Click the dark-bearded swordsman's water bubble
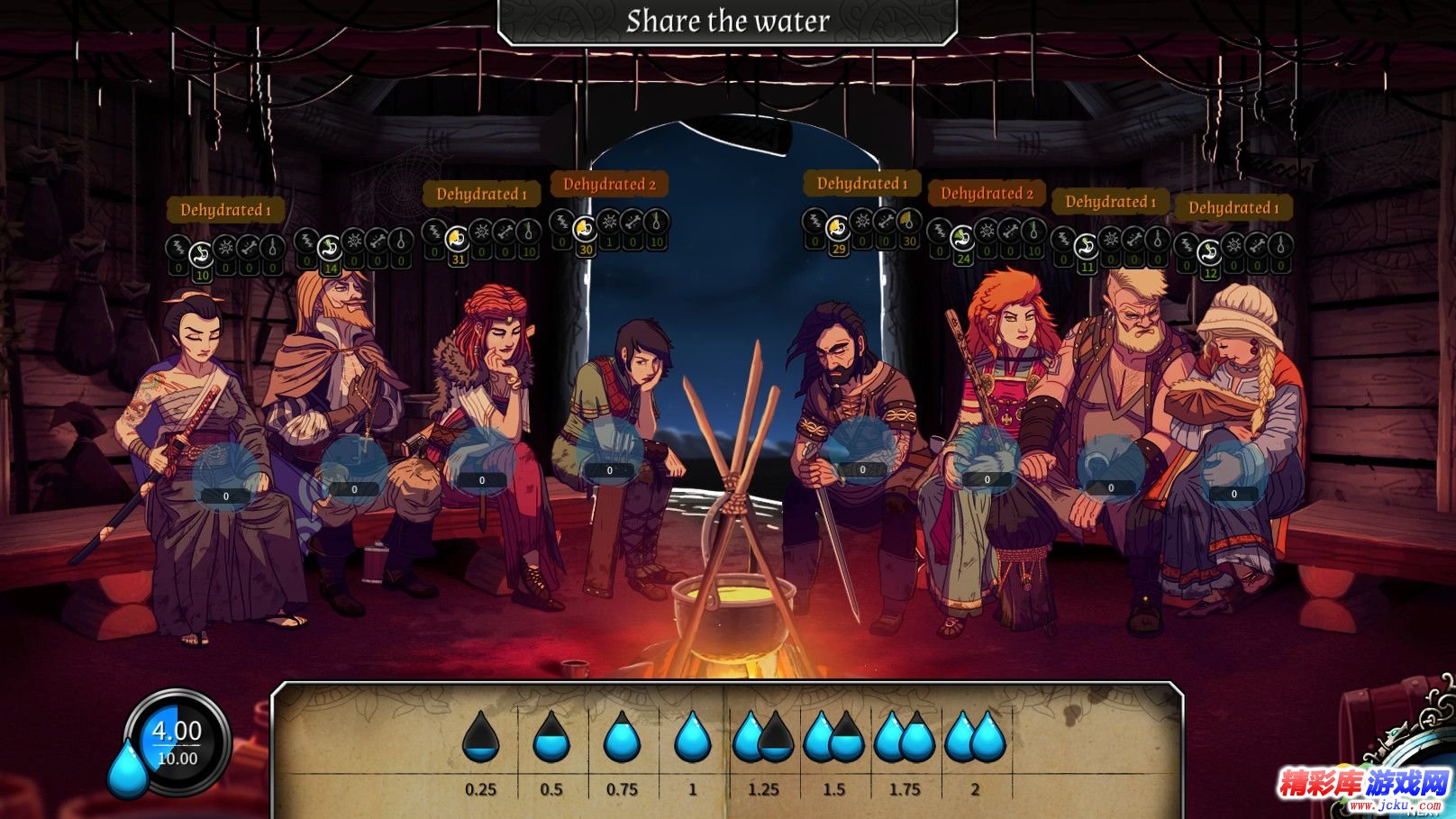 (862, 450)
